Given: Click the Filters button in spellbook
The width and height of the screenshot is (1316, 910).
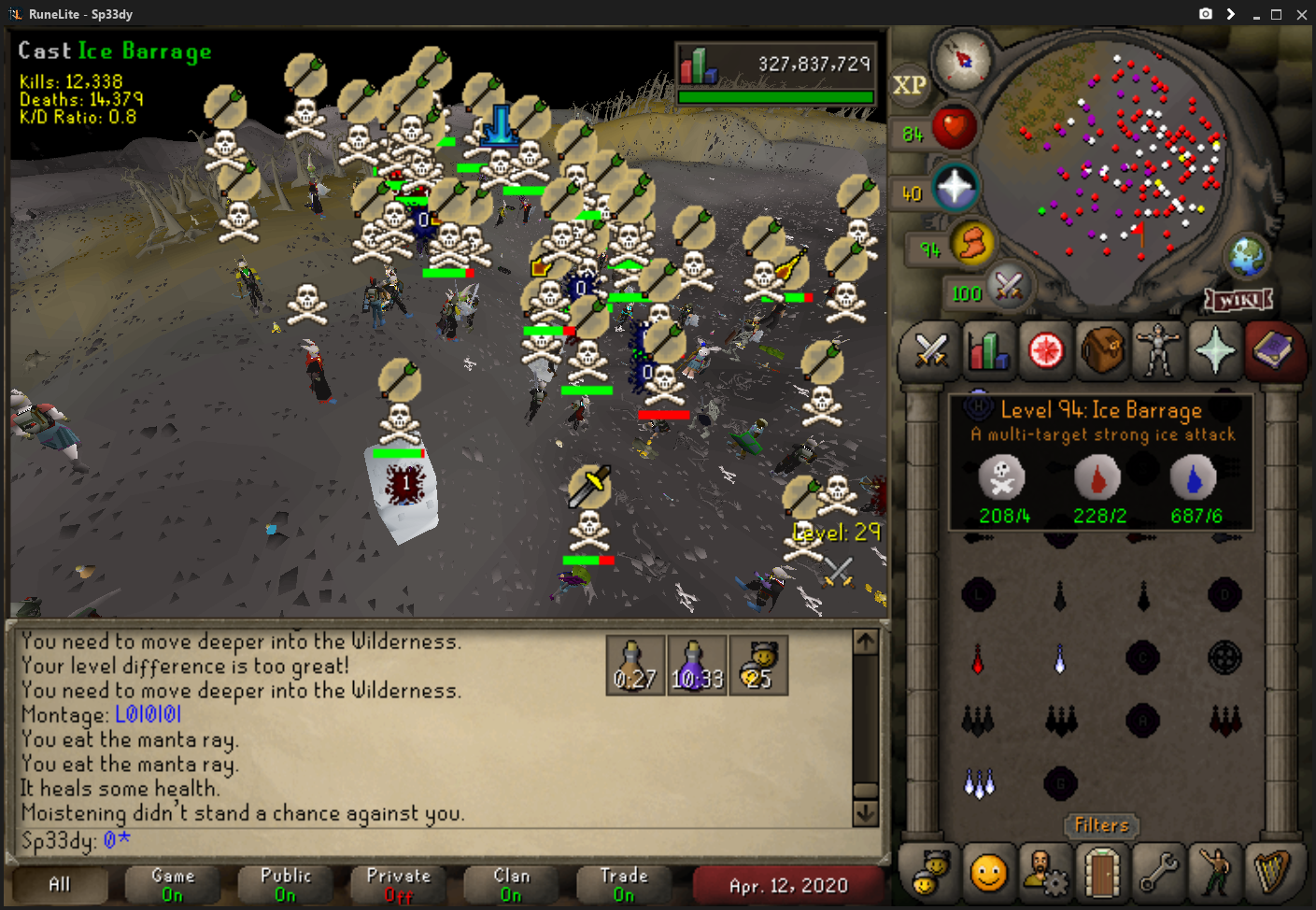Looking at the screenshot, I should click(x=1102, y=825).
